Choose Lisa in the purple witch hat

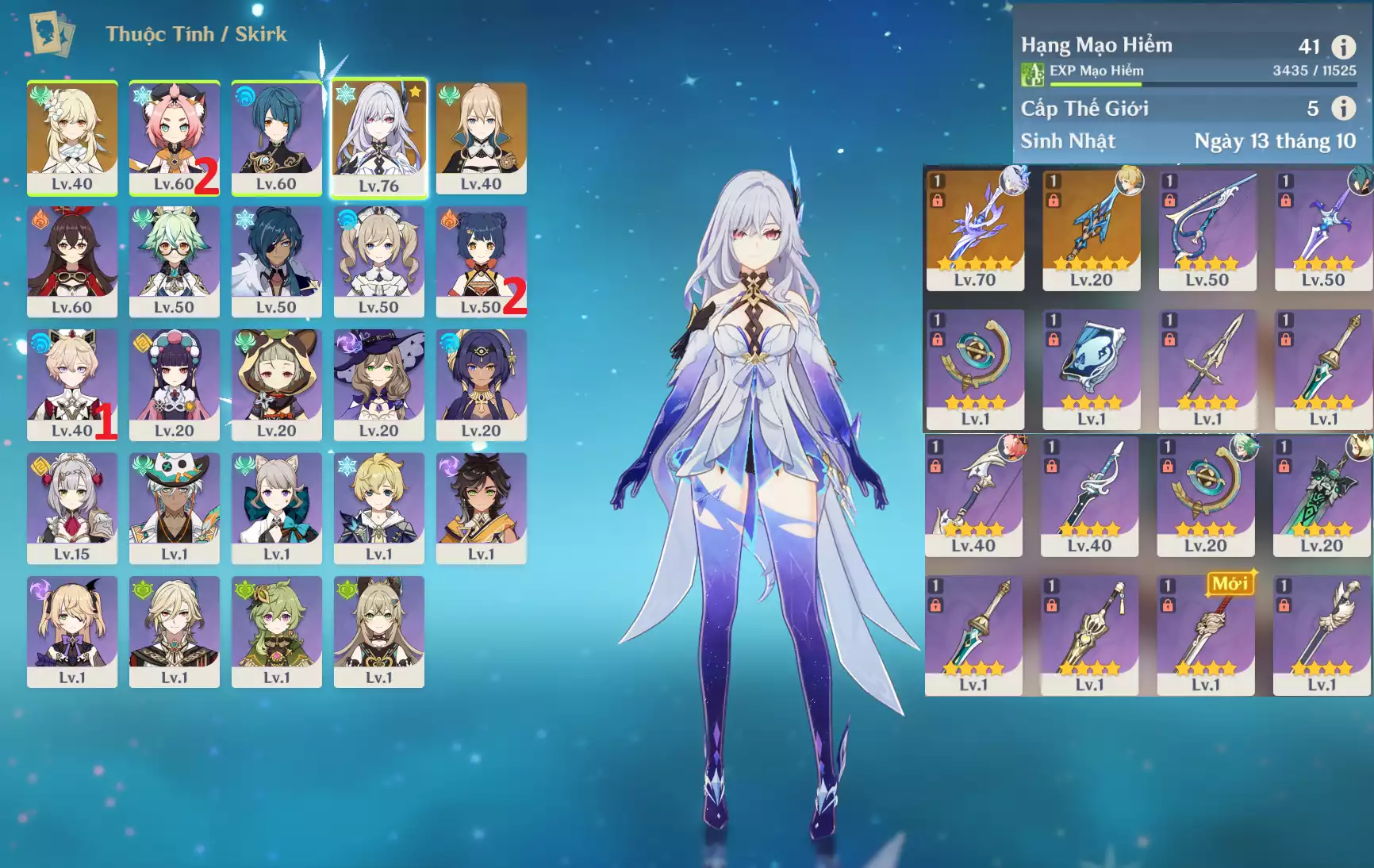pyautogui.click(x=378, y=384)
